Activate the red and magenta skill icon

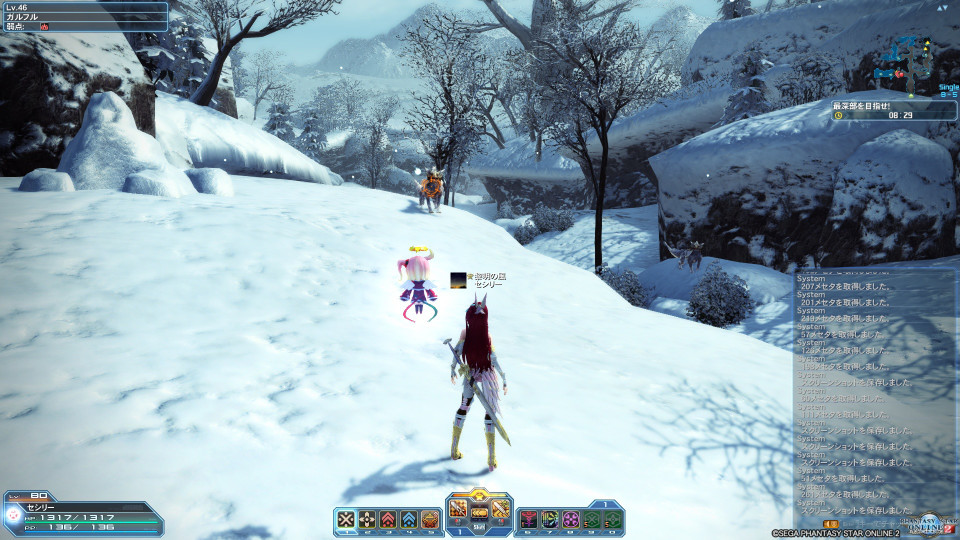click(528, 519)
